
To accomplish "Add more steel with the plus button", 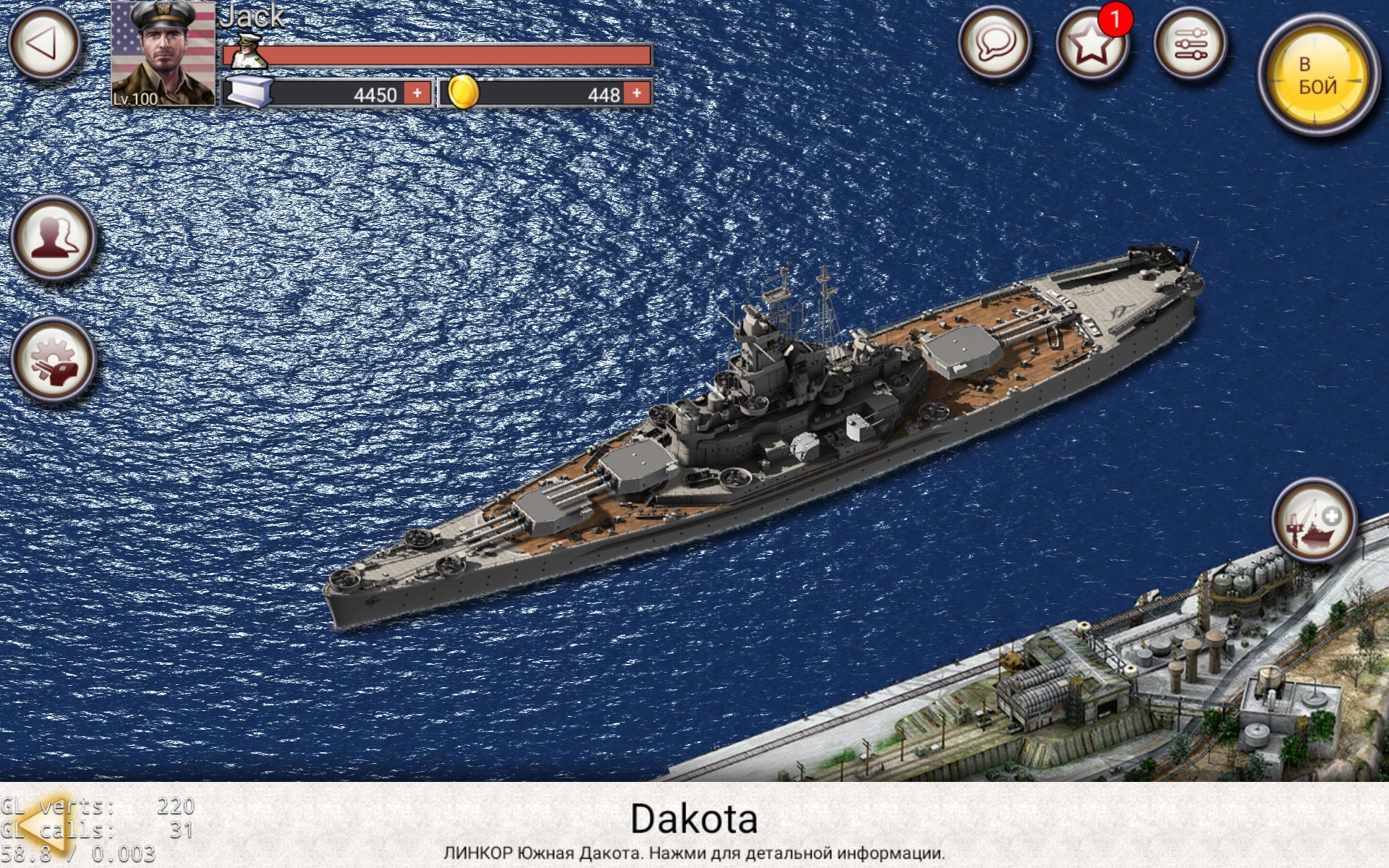I will [x=418, y=93].
